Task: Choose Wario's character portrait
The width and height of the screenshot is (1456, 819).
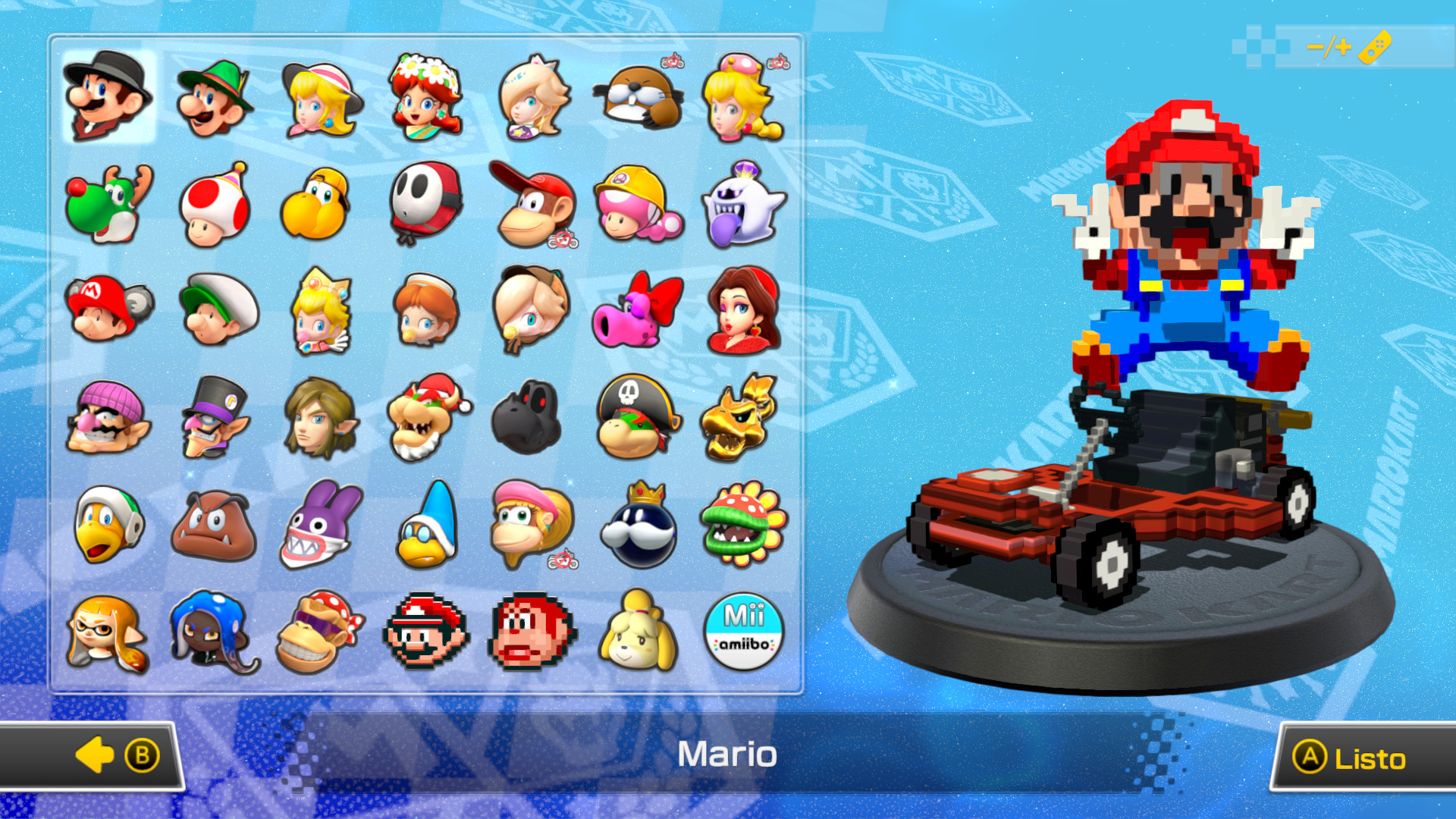Action: (x=108, y=418)
